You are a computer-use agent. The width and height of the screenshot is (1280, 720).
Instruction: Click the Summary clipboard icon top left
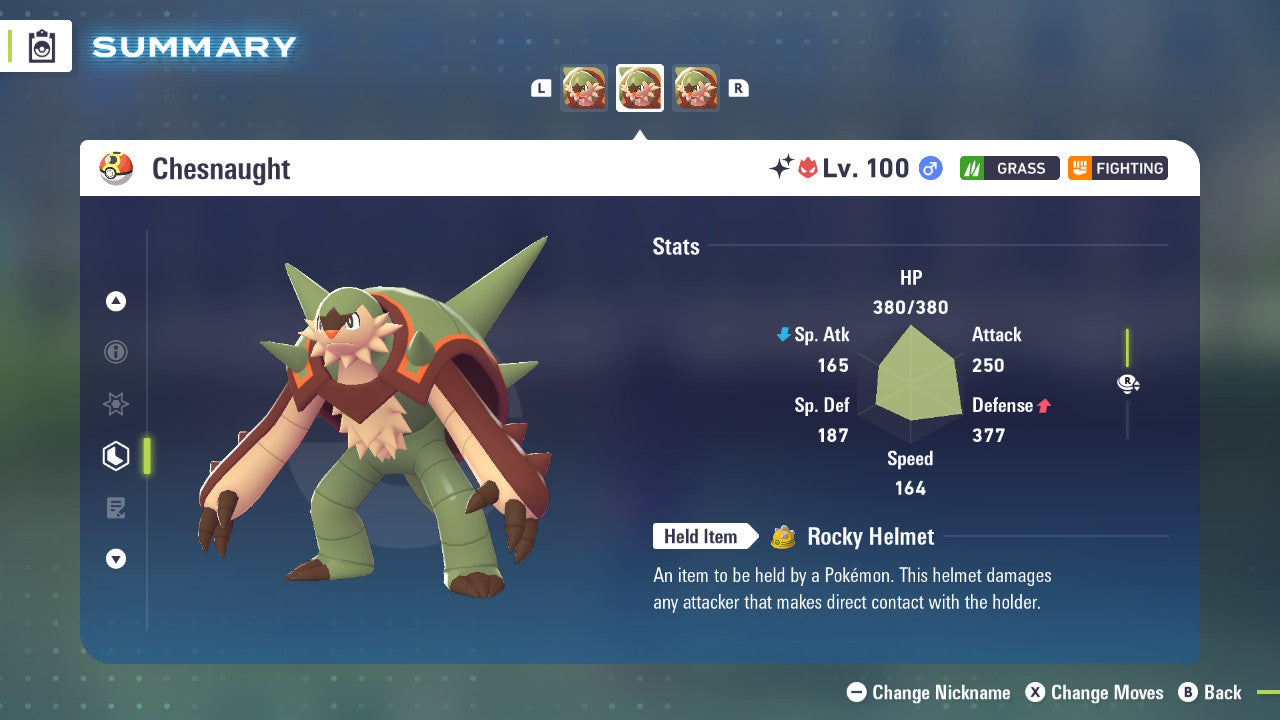40,46
